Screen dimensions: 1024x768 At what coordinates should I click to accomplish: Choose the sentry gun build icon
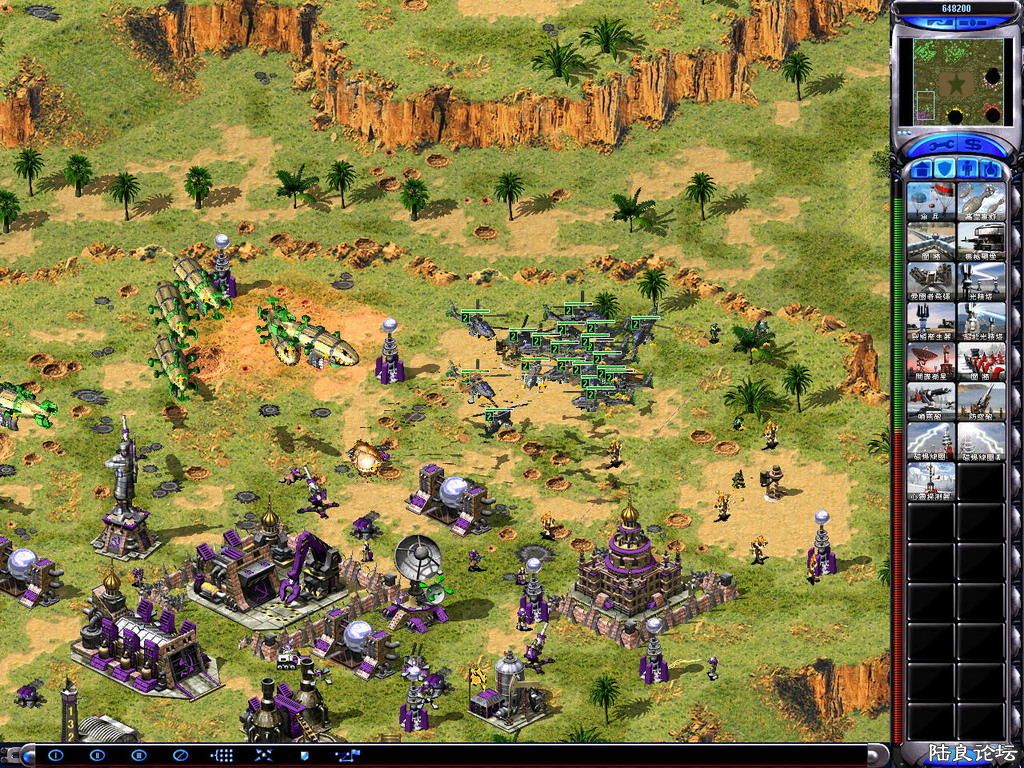[x=930, y=401]
